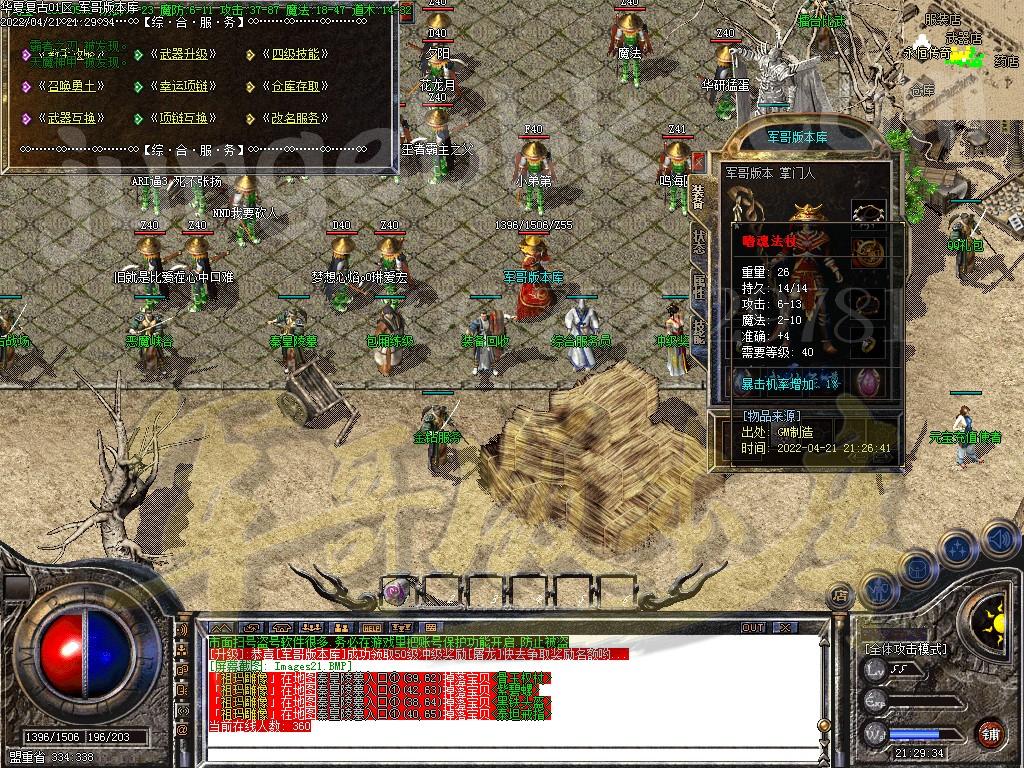Select the necklace equipment slot
1024x768 pixels.
[x=868, y=213]
